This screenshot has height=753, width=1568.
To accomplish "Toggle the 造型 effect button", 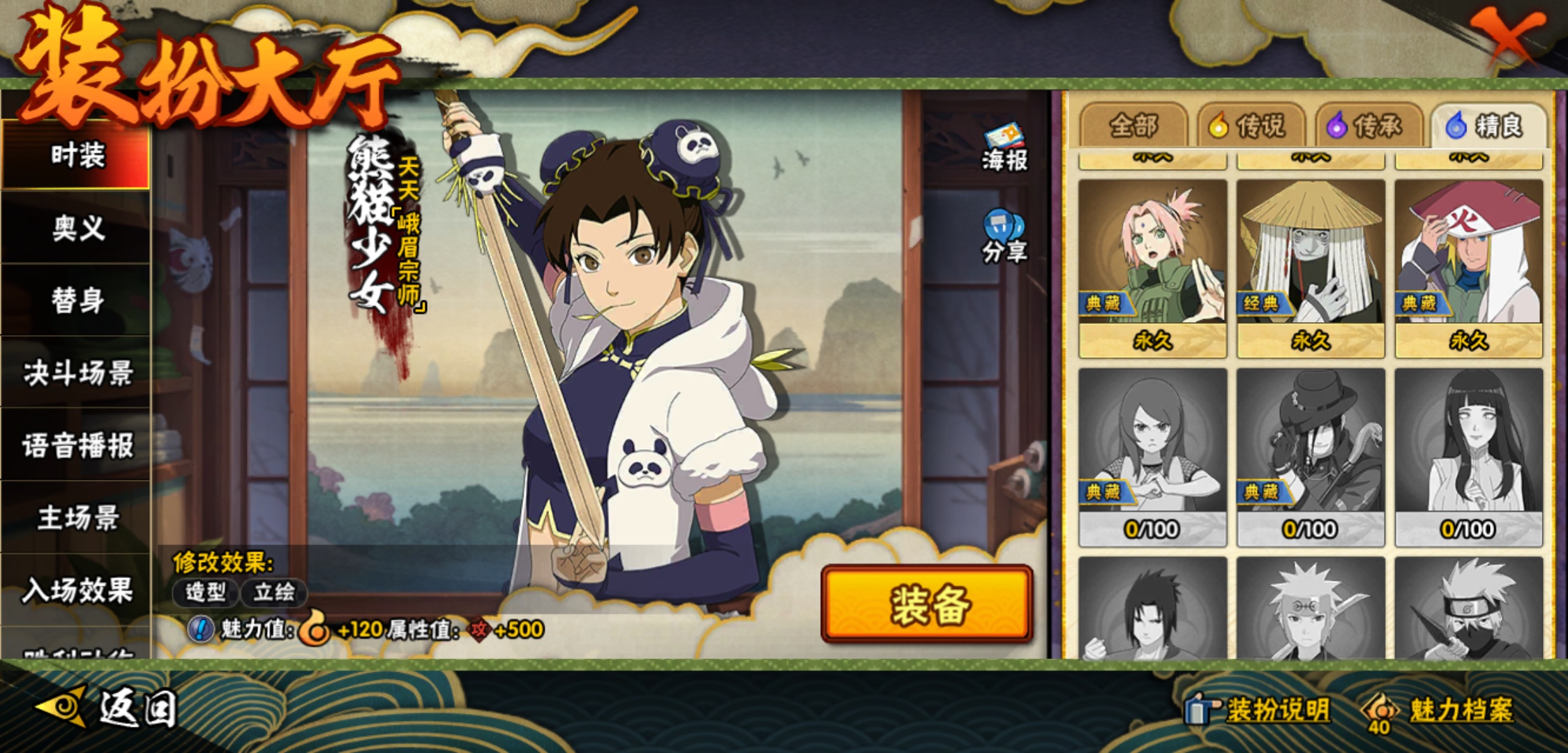I will (x=206, y=593).
